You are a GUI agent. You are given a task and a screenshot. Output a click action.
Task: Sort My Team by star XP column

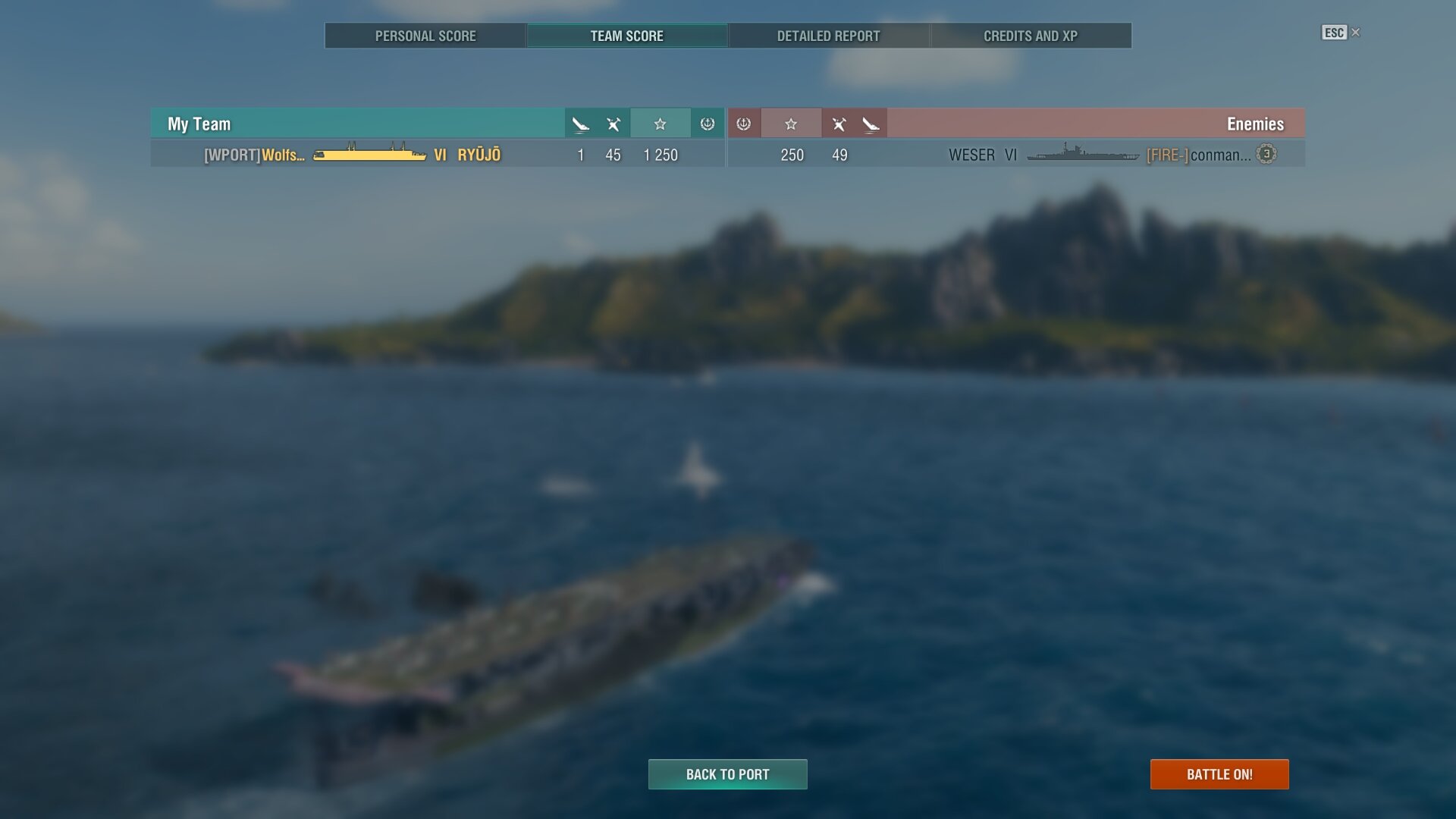[660, 124]
